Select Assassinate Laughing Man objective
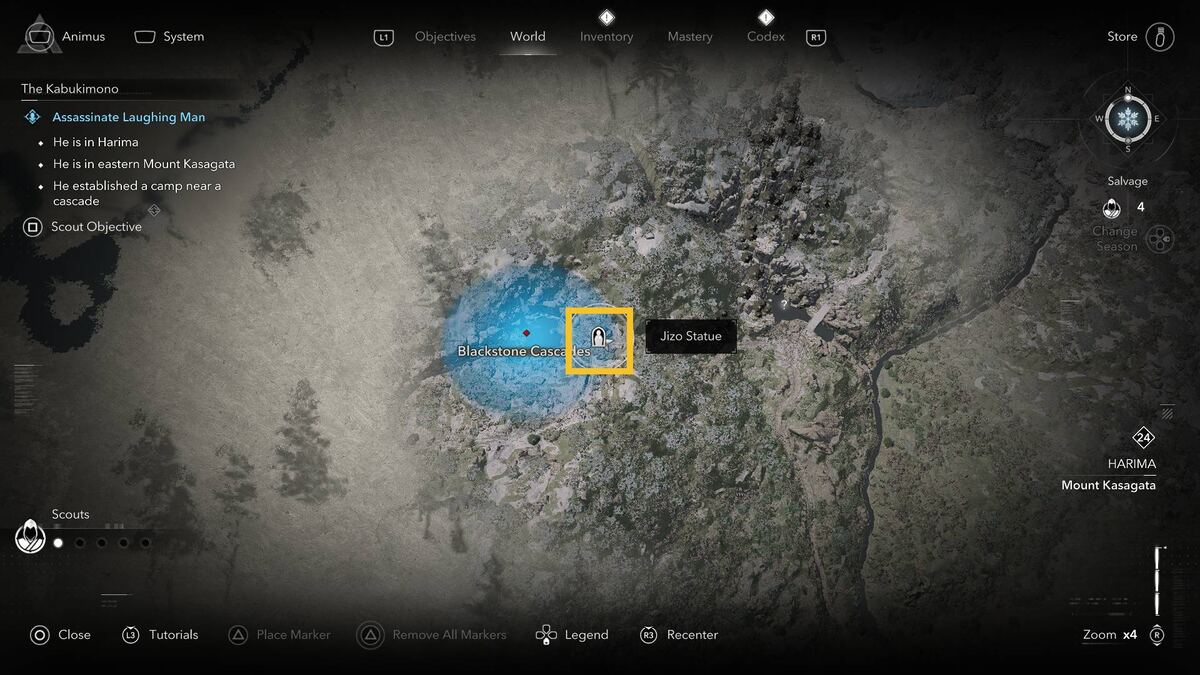Viewport: 1200px width, 675px height. pos(128,117)
